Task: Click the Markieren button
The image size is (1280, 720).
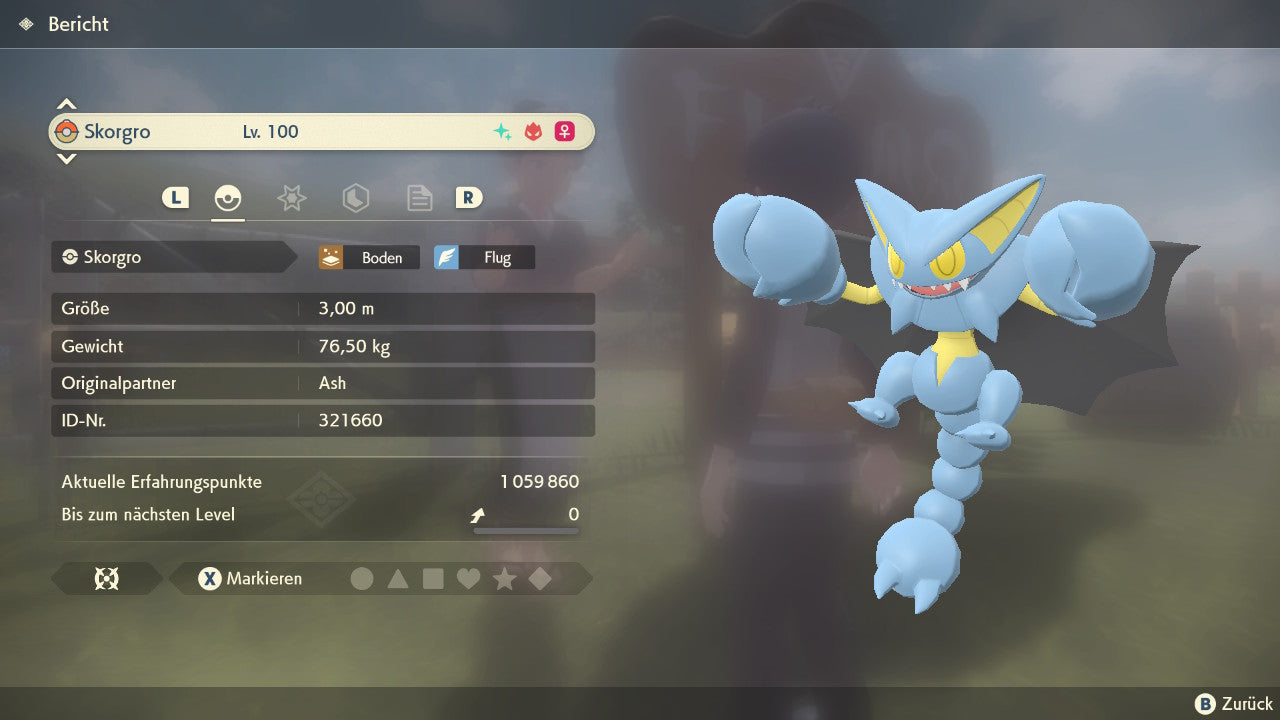Action: click(x=250, y=579)
